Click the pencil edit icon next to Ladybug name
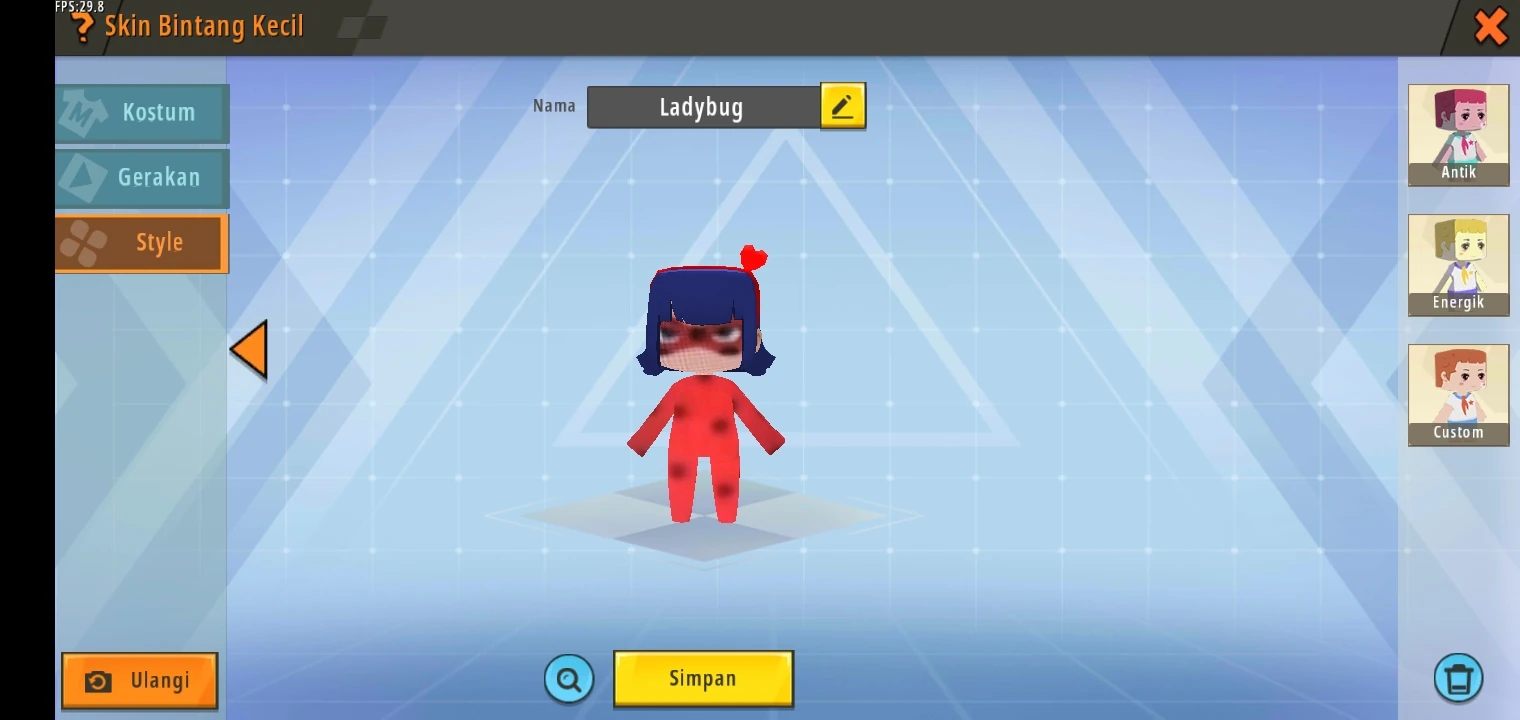1520x720 pixels. click(843, 105)
